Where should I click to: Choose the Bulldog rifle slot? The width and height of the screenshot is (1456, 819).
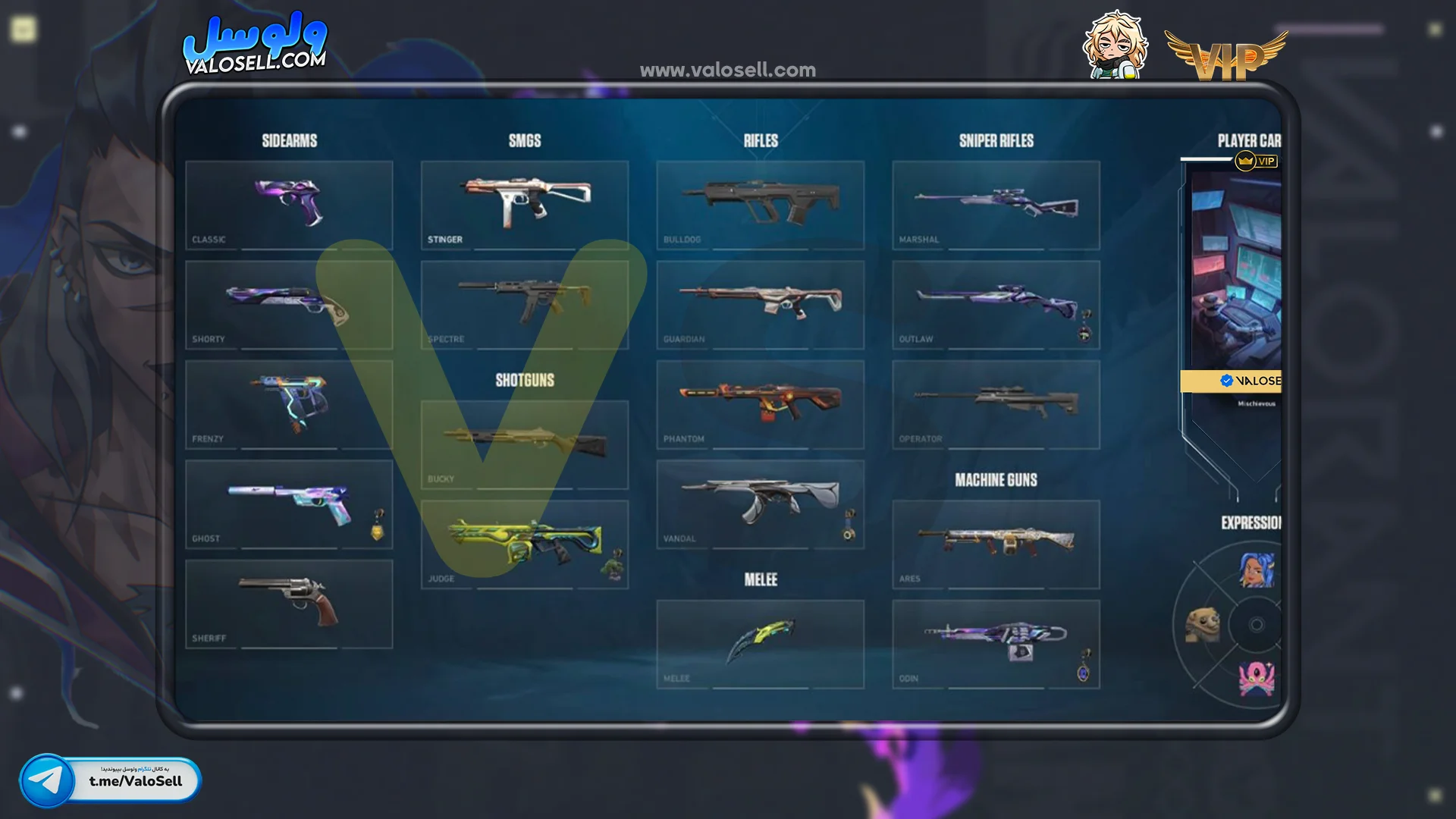(761, 205)
